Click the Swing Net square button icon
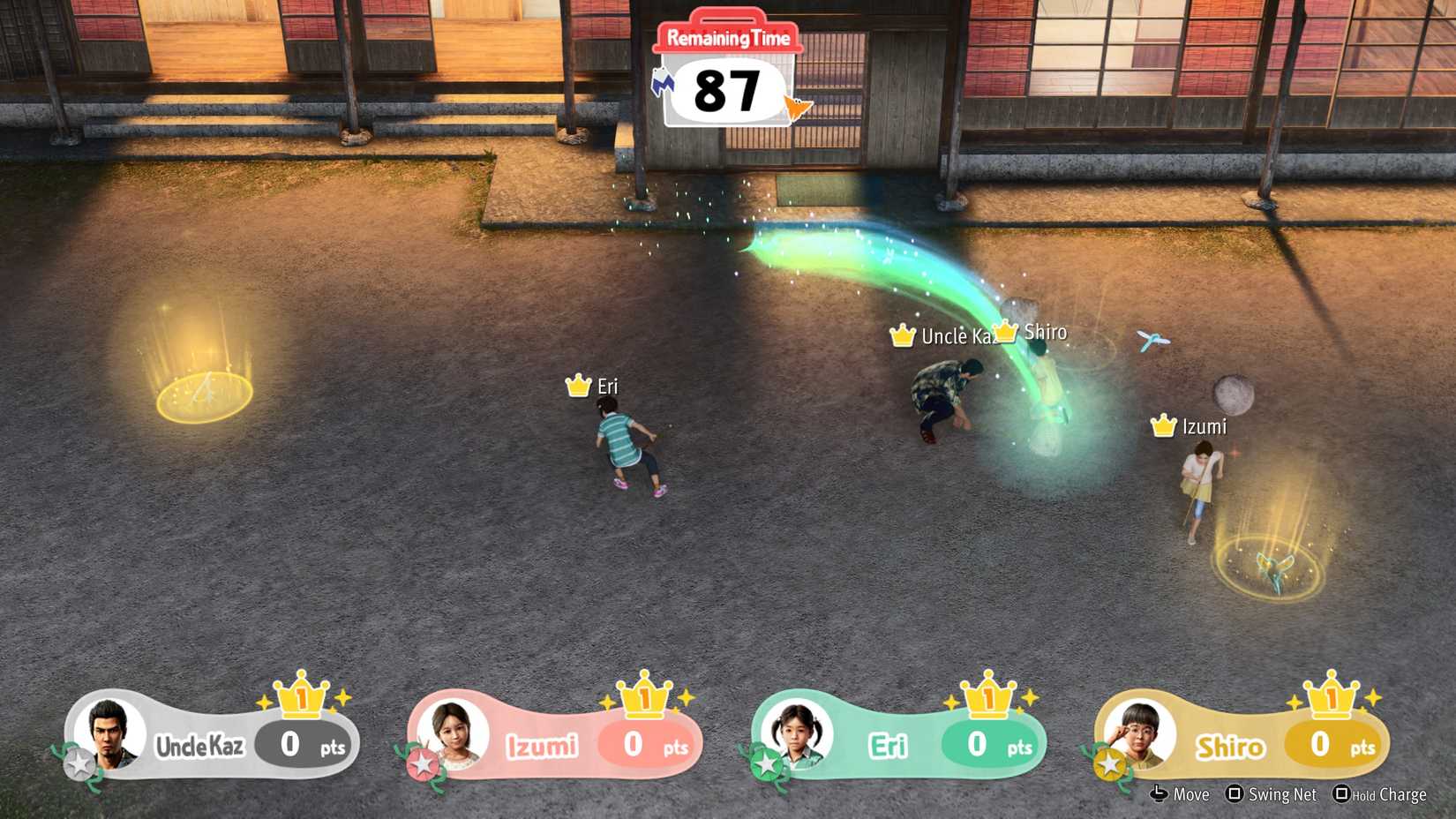 point(1235,795)
